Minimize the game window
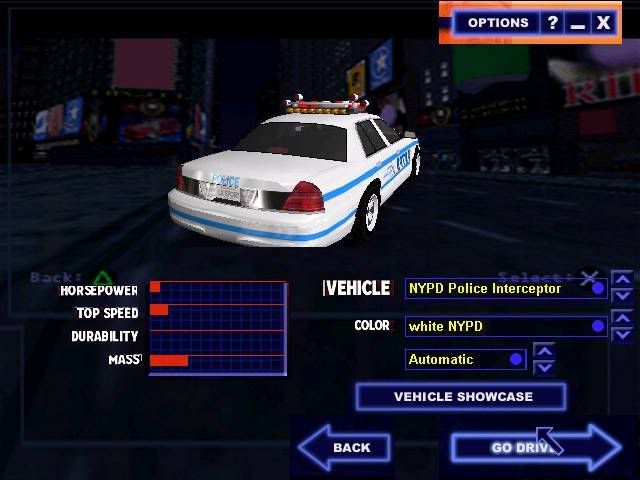Viewport: 640px width, 480px height. pos(578,22)
